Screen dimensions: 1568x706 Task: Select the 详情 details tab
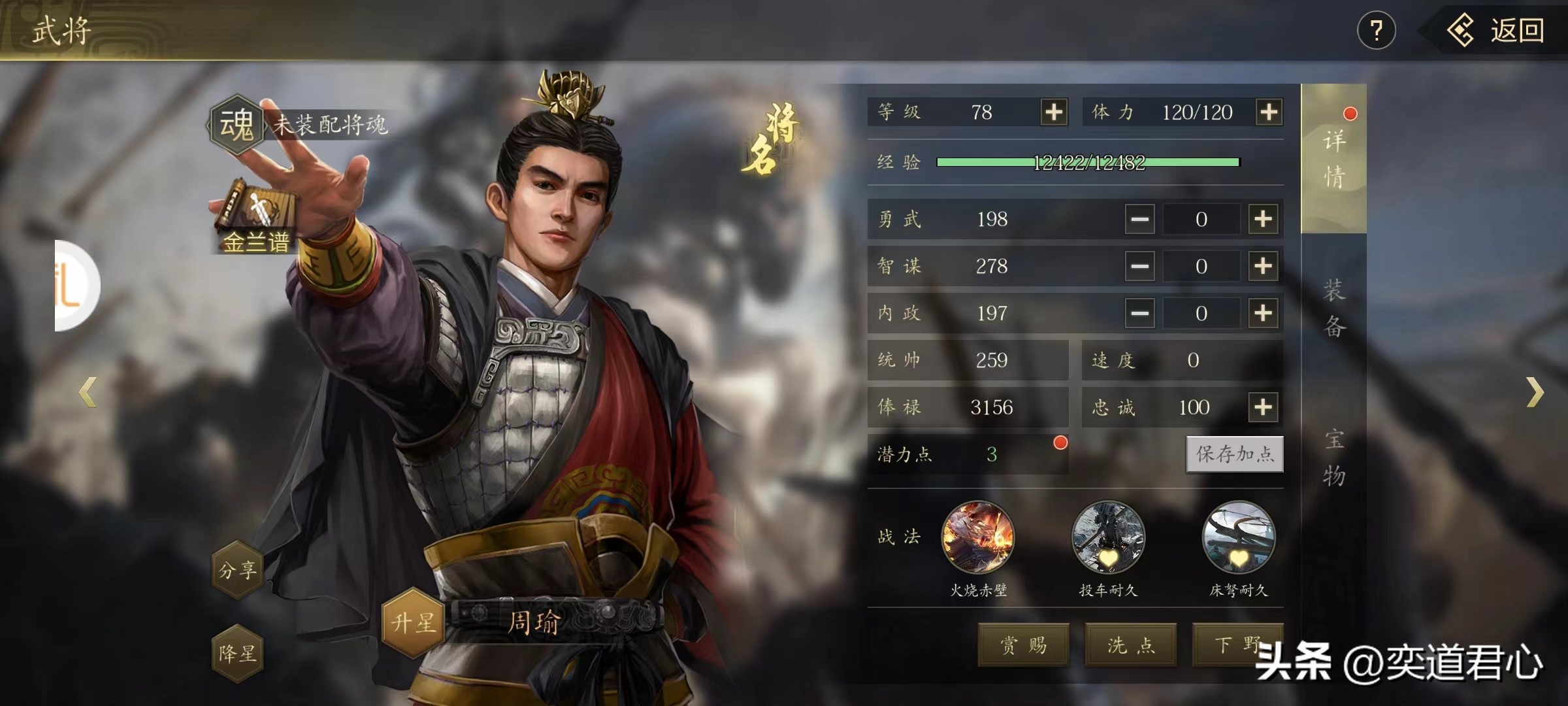[1334, 159]
